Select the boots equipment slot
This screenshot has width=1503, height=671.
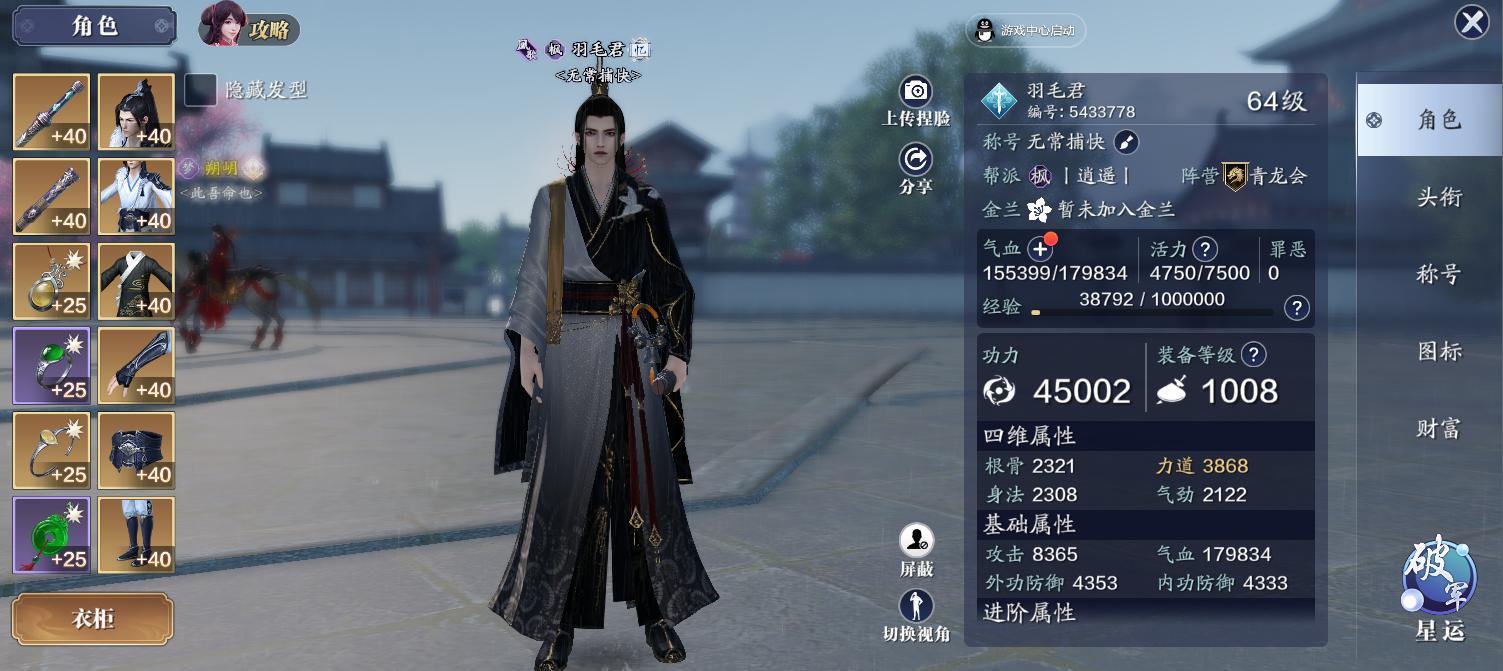coord(137,535)
